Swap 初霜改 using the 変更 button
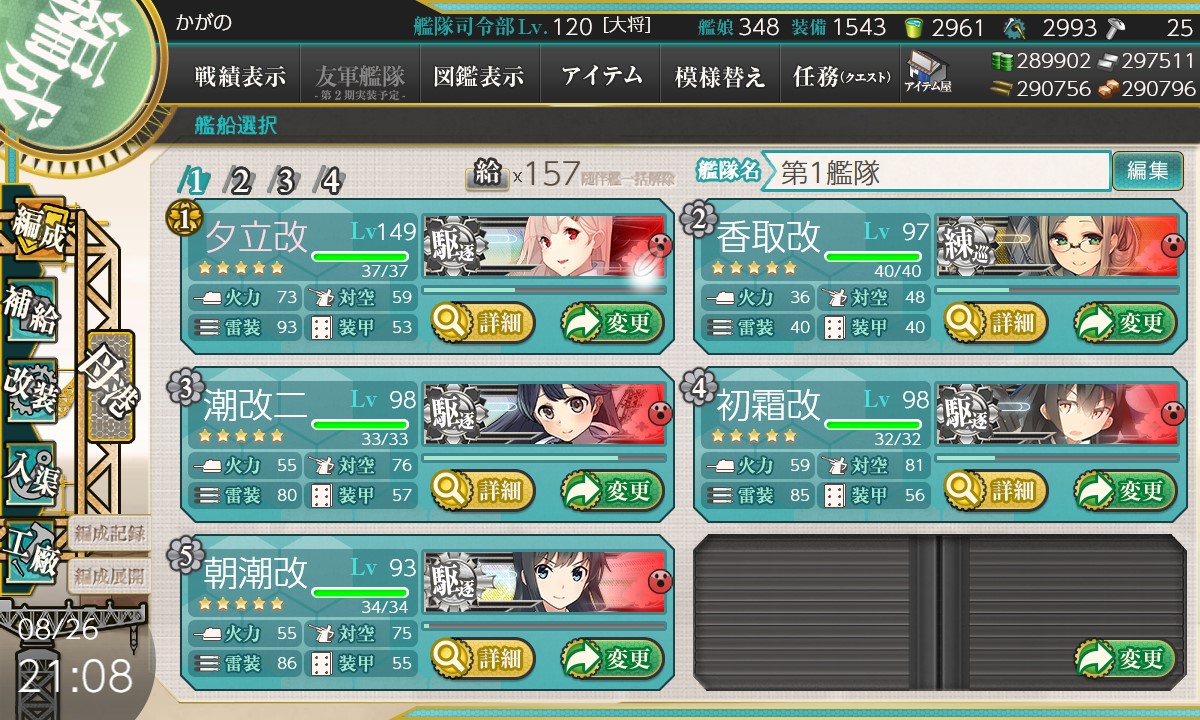This screenshot has height=720, width=1200. (1120, 490)
